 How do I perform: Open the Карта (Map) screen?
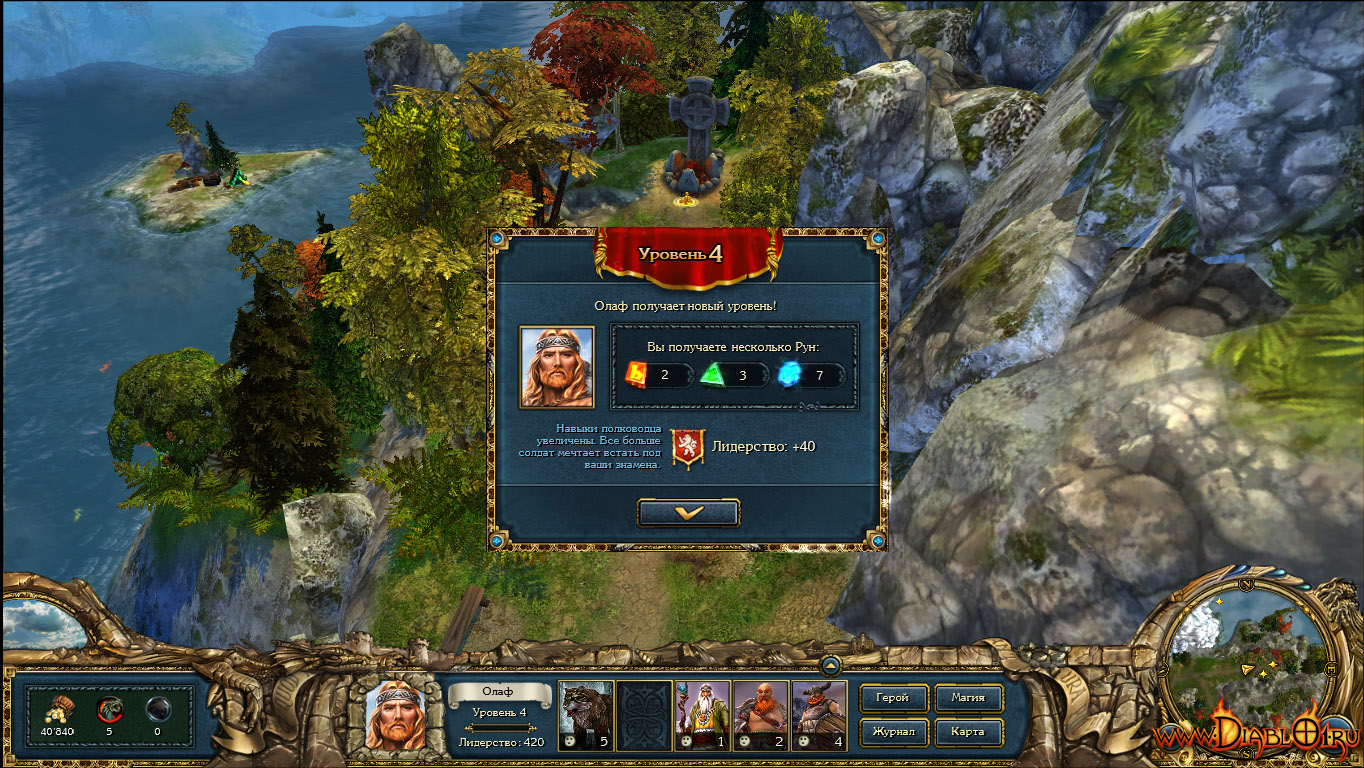[968, 731]
